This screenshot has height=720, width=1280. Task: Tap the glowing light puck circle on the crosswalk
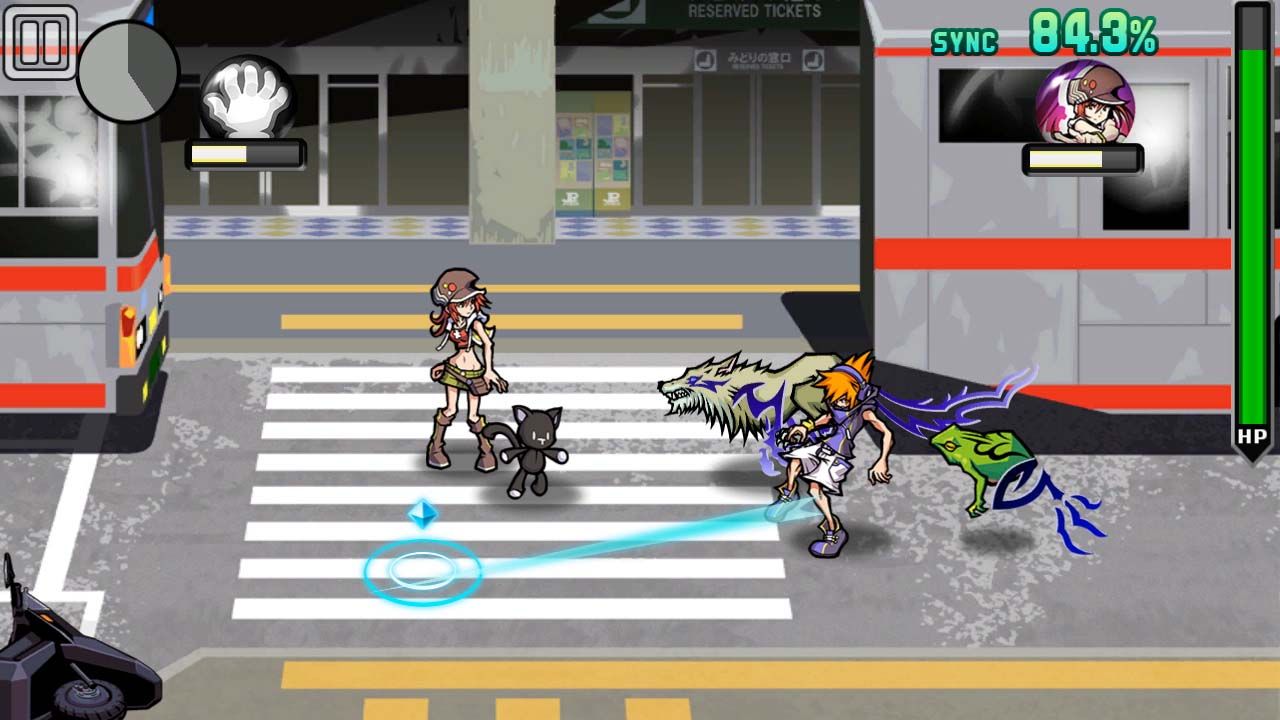point(424,568)
